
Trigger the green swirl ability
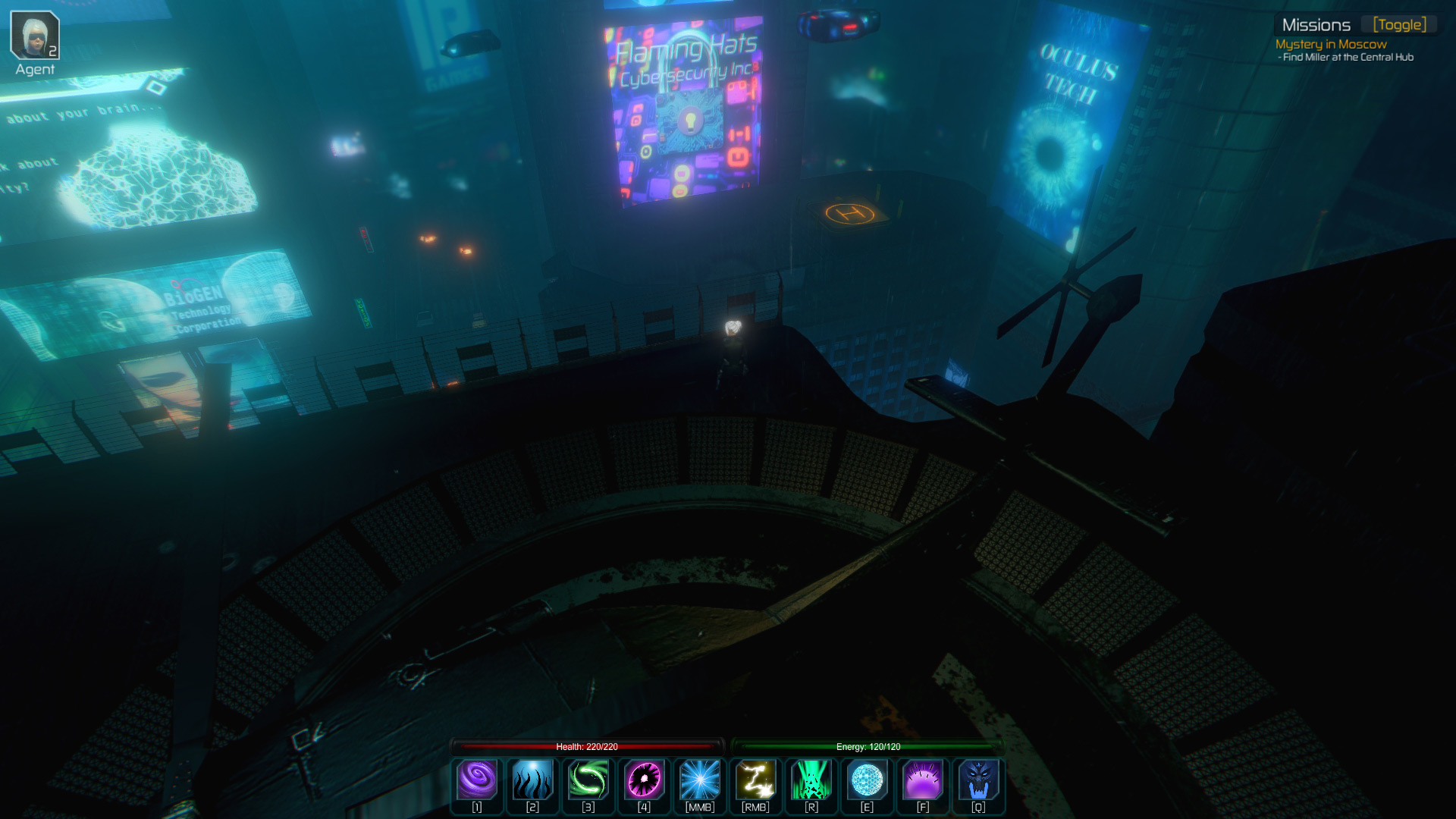coord(588,780)
